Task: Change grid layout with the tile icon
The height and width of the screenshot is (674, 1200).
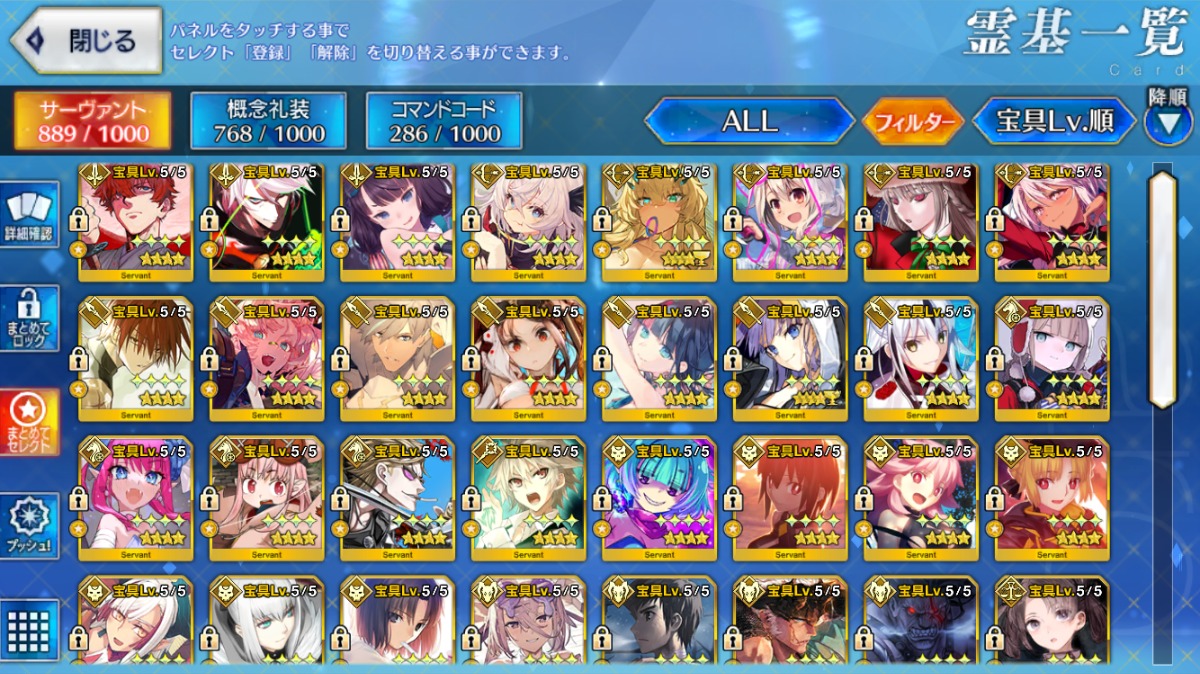Action: tap(30, 628)
